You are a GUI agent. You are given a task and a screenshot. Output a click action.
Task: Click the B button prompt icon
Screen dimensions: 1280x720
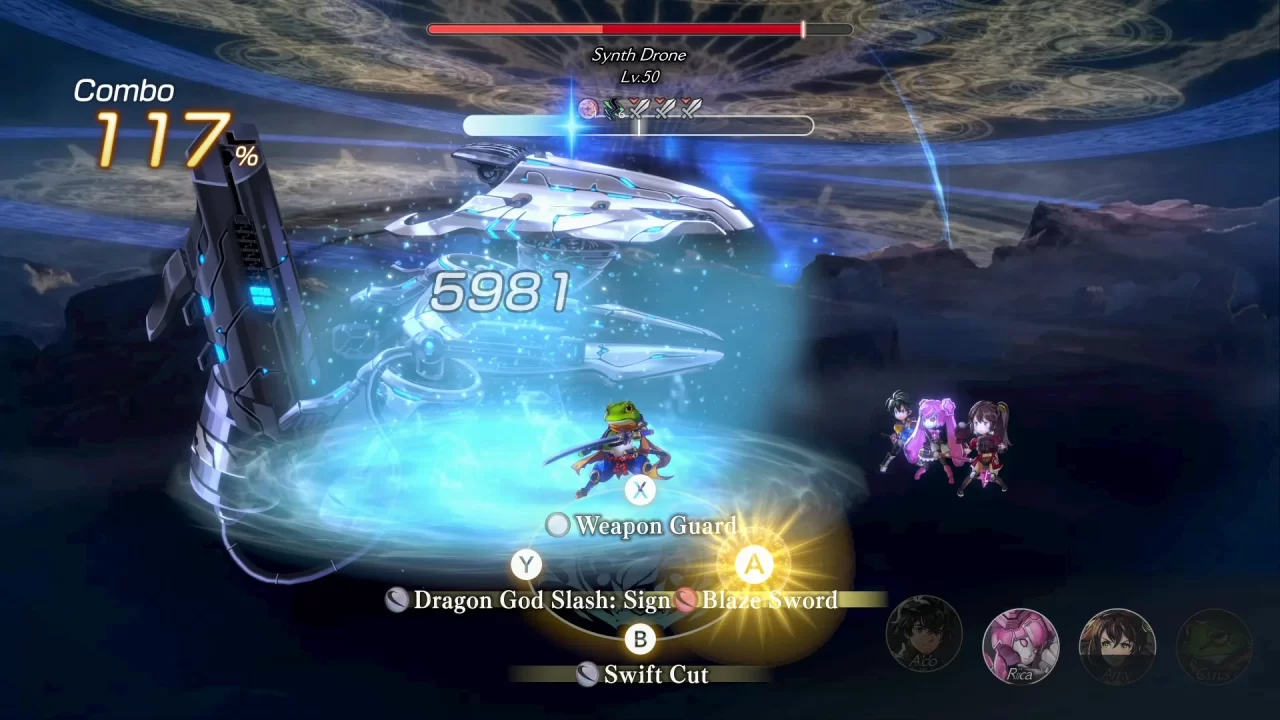pyautogui.click(x=640, y=639)
